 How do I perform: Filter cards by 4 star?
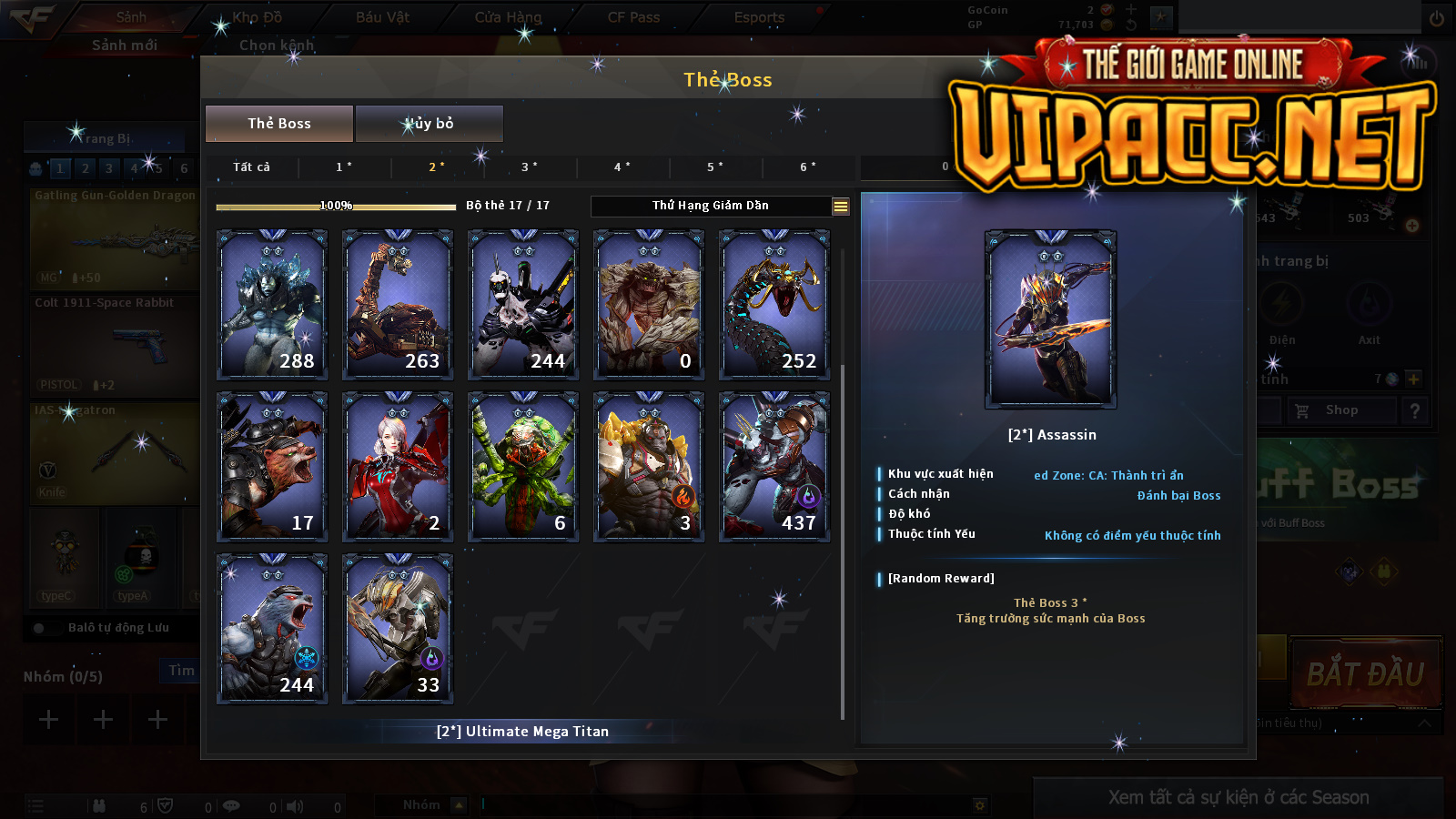pyautogui.click(x=622, y=167)
